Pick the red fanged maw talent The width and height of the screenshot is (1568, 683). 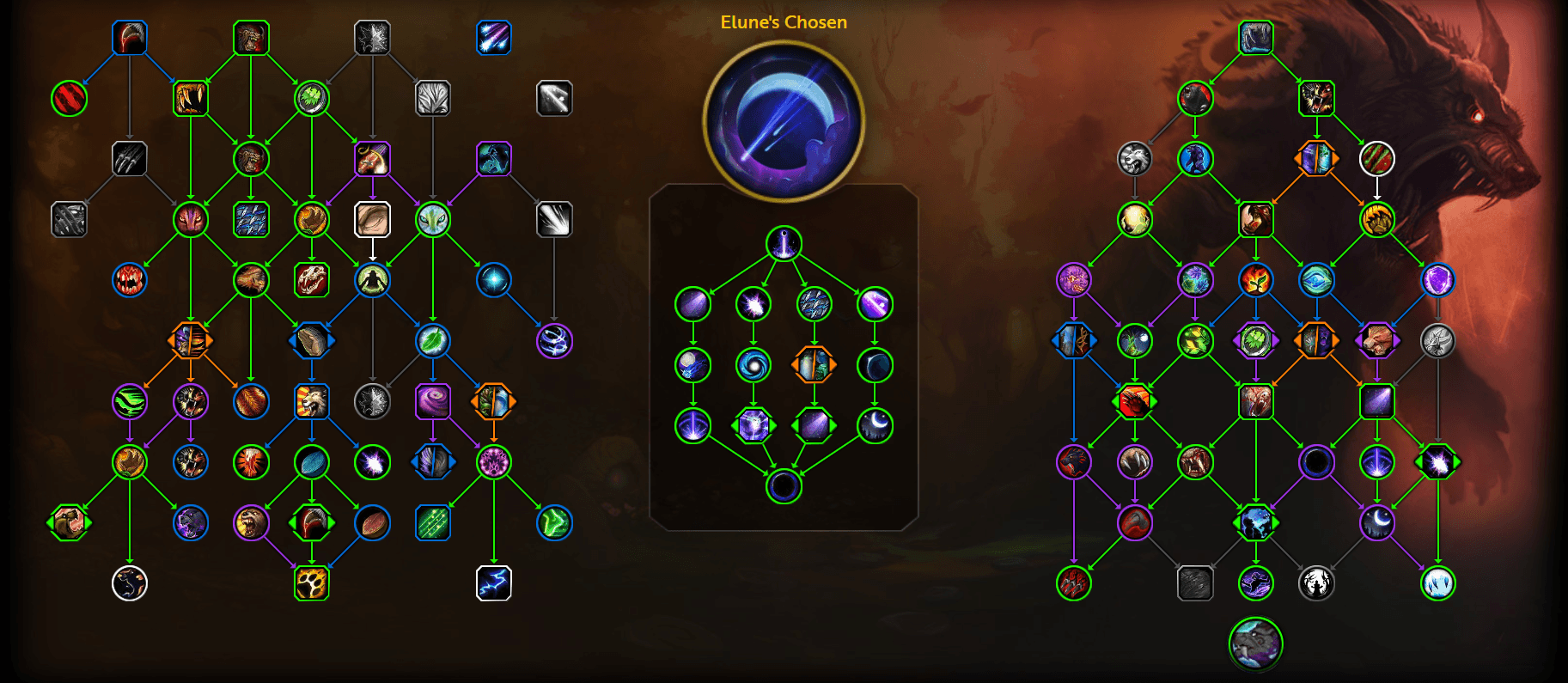pos(130,280)
